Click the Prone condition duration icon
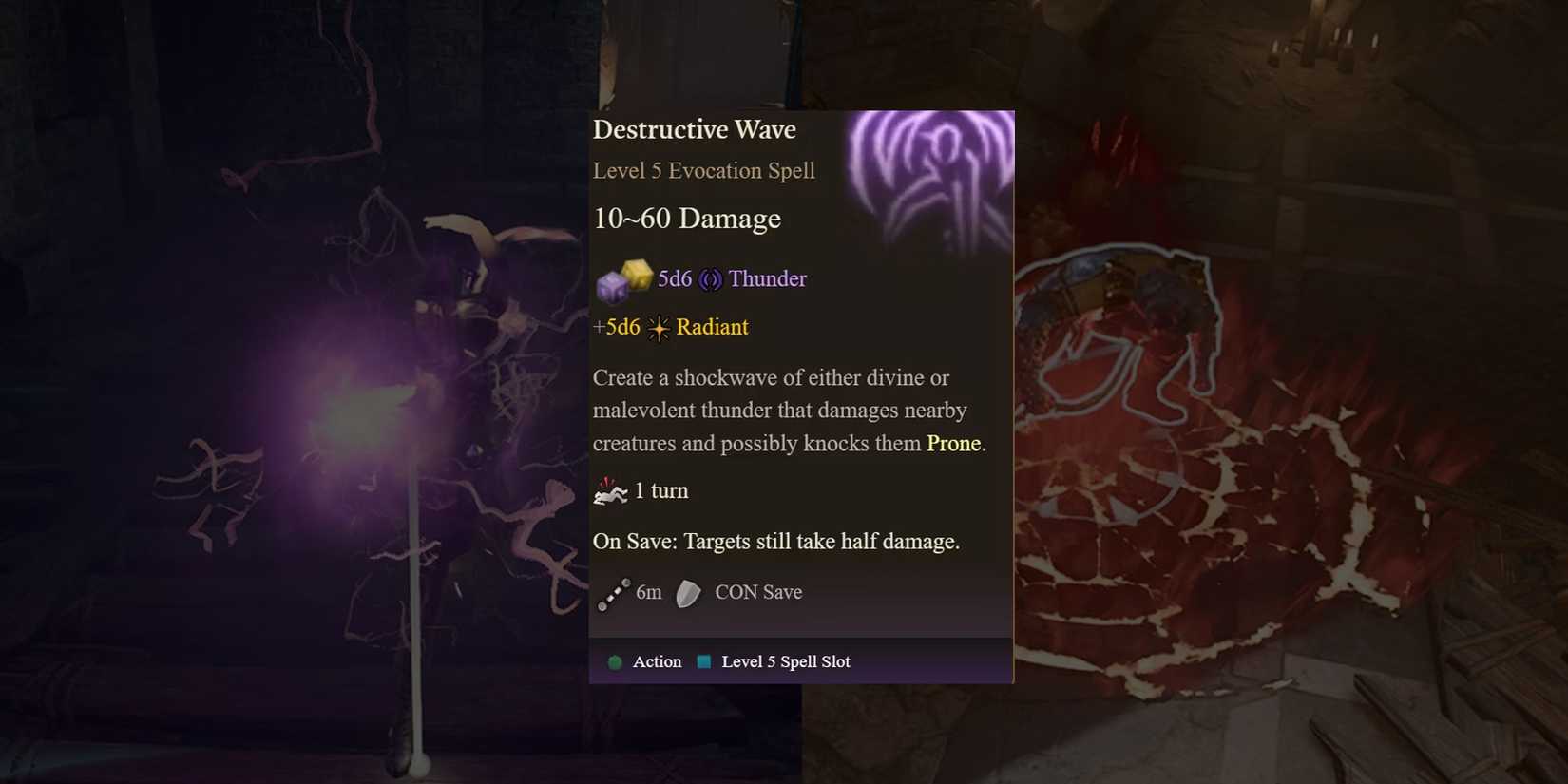The image size is (1568, 784). point(612,490)
